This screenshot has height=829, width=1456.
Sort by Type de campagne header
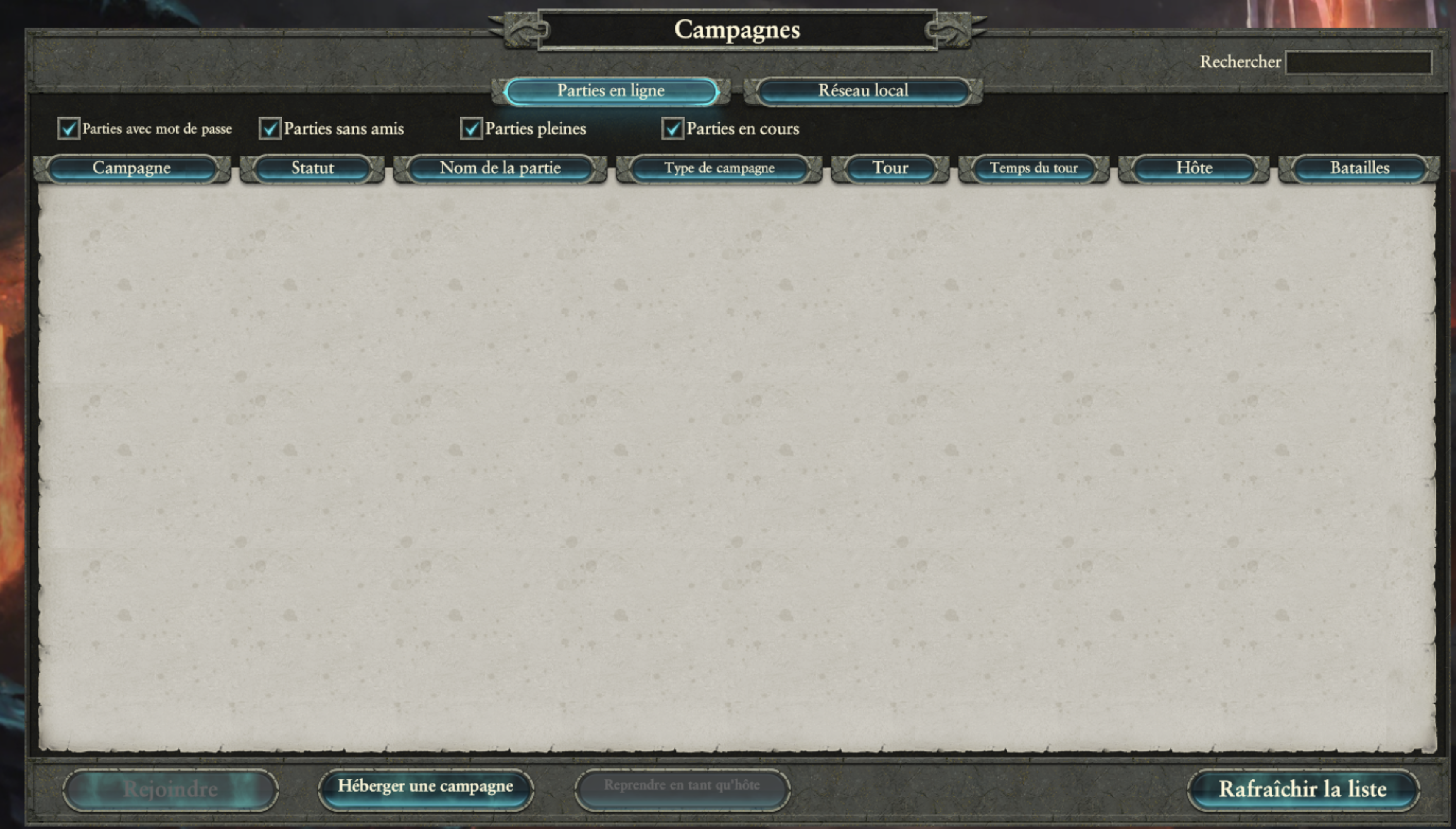pyautogui.click(x=719, y=169)
